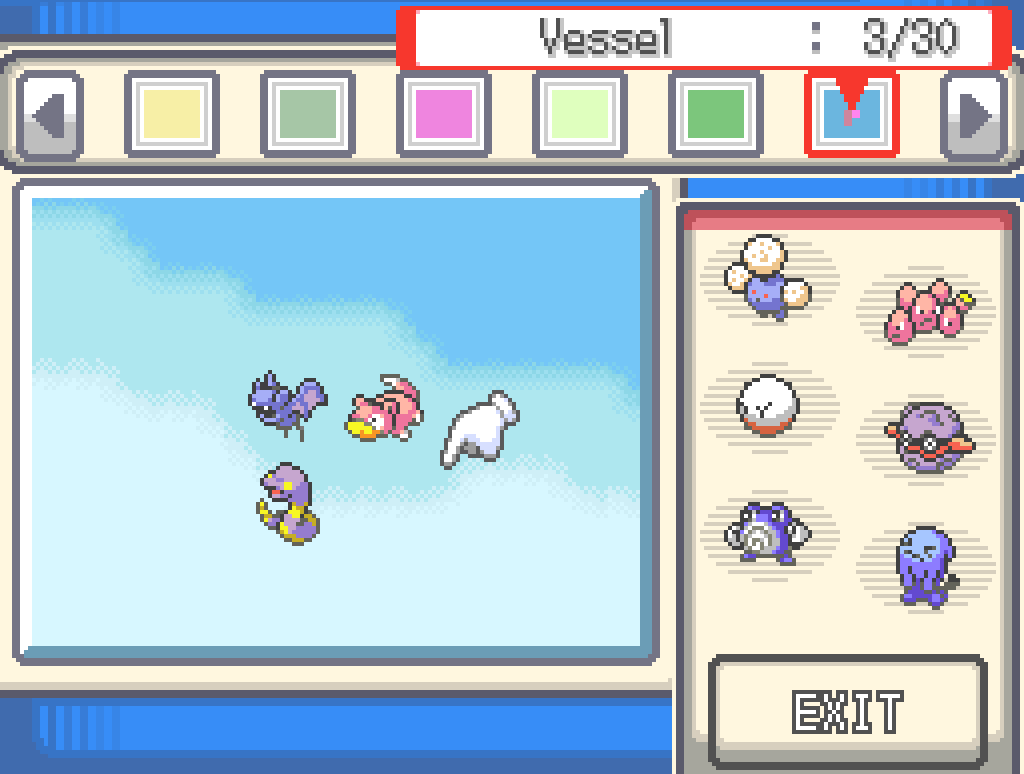Click the EXIT button
Screen dimensions: 1024x774
(x=848, y=711)
